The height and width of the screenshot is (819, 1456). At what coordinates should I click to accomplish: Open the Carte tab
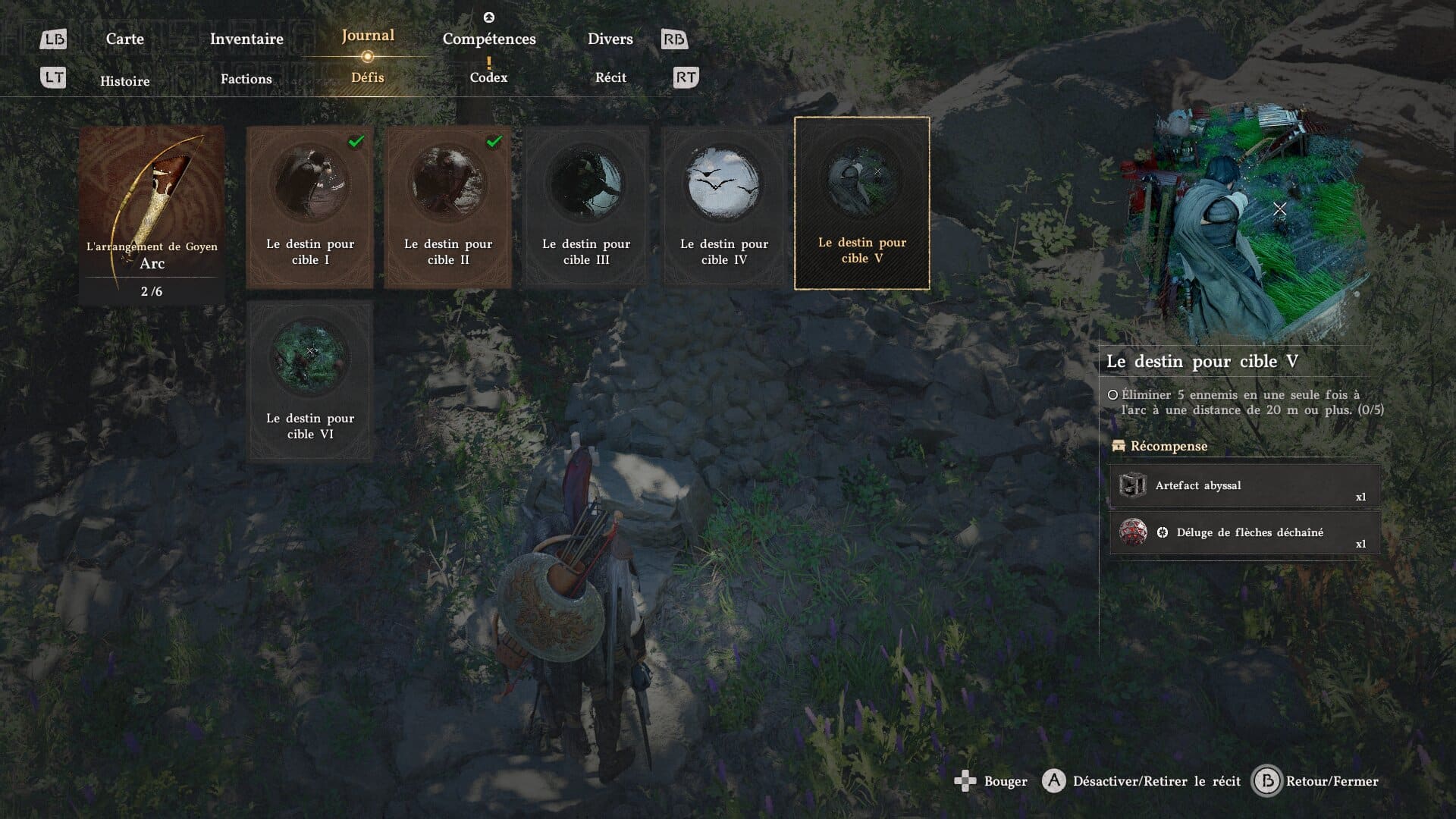pos(124,39)
